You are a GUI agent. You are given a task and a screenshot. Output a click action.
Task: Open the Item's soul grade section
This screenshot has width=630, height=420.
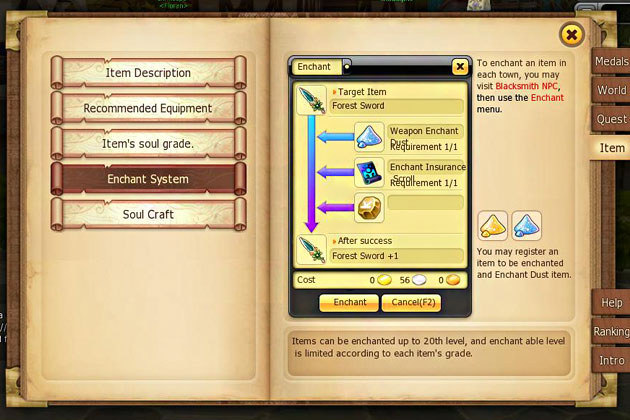click(148, 143)
